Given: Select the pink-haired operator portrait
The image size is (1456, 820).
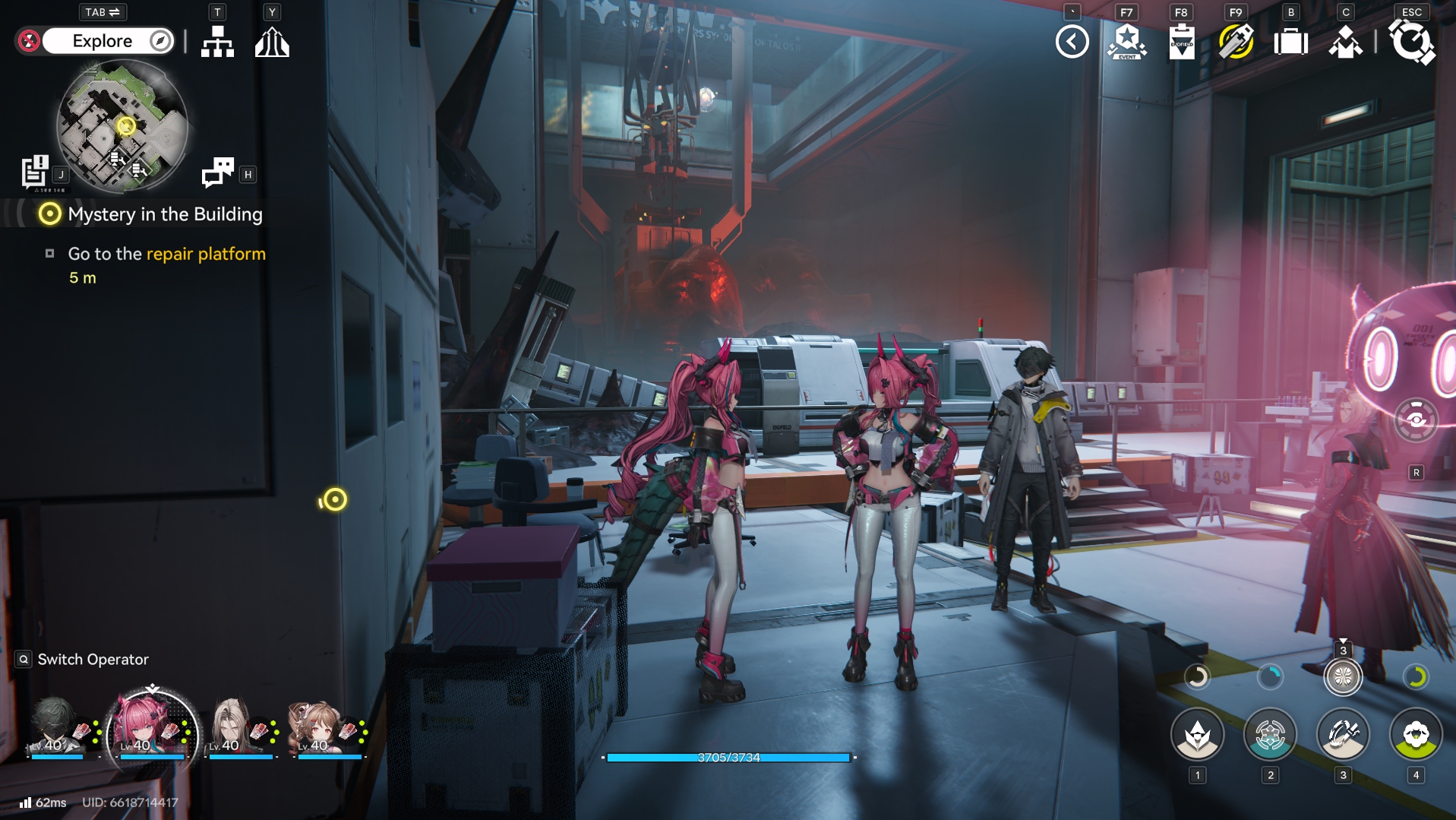Looking at the screenshot, I should click(x=150, y=728).
